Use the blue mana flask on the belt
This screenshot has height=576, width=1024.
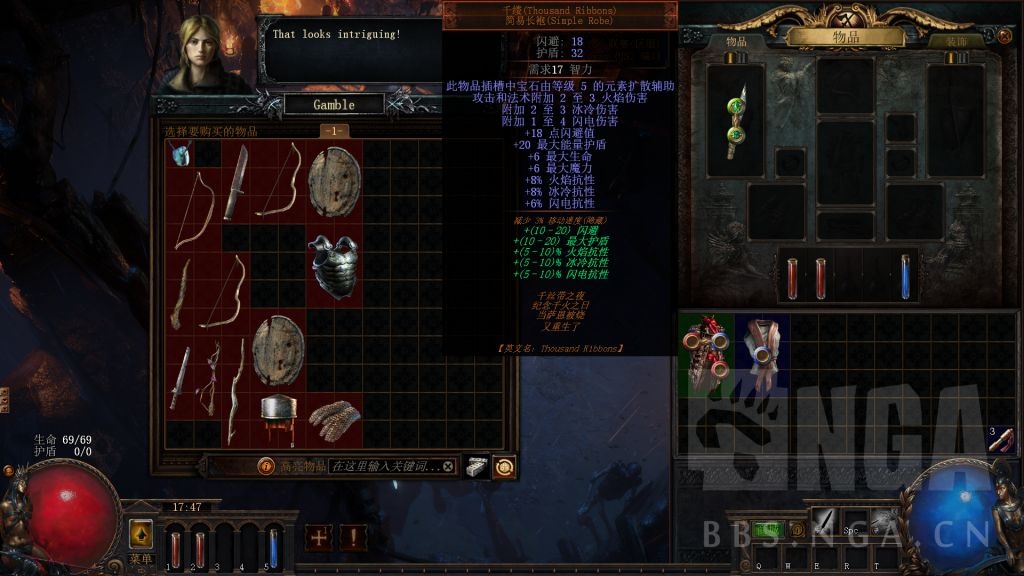[906, 275]
